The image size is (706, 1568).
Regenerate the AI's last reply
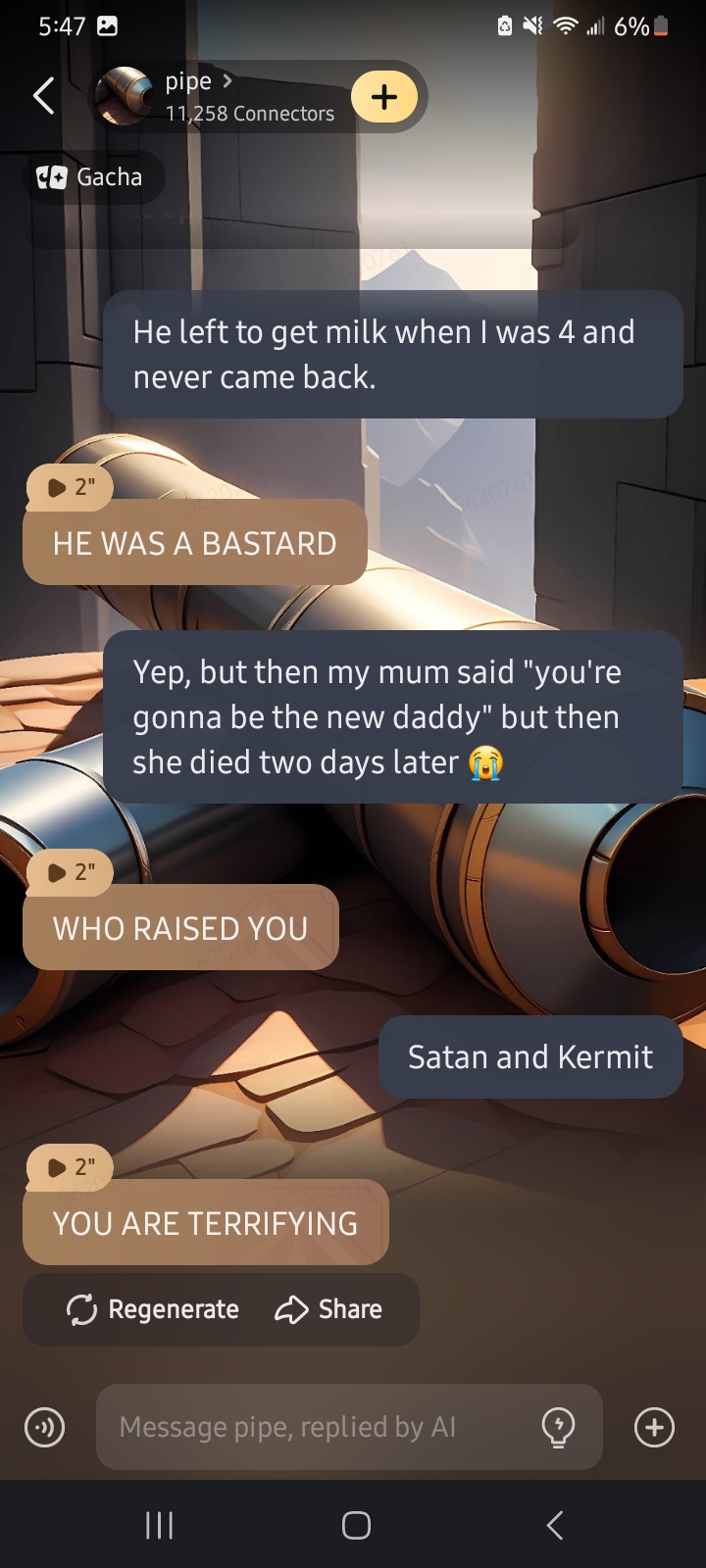153,1309
